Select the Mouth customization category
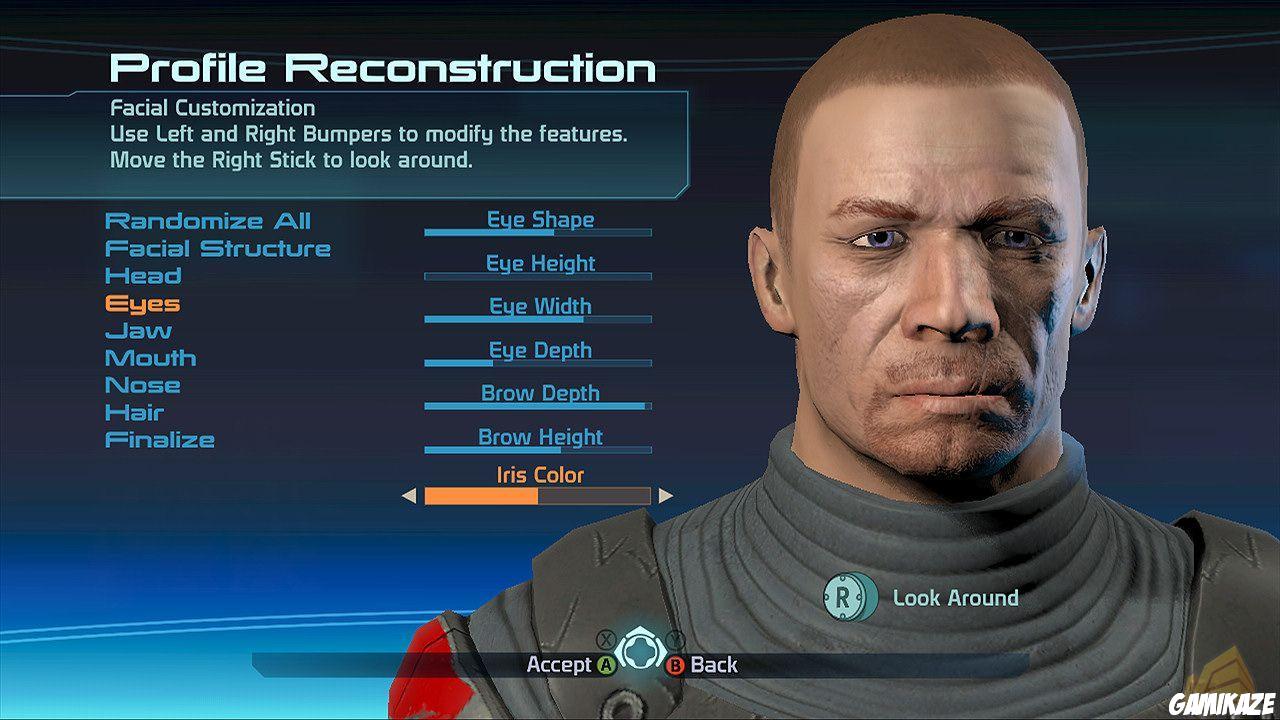The width and height of the screenshot is (1280, 720). [x=152, y=357]
